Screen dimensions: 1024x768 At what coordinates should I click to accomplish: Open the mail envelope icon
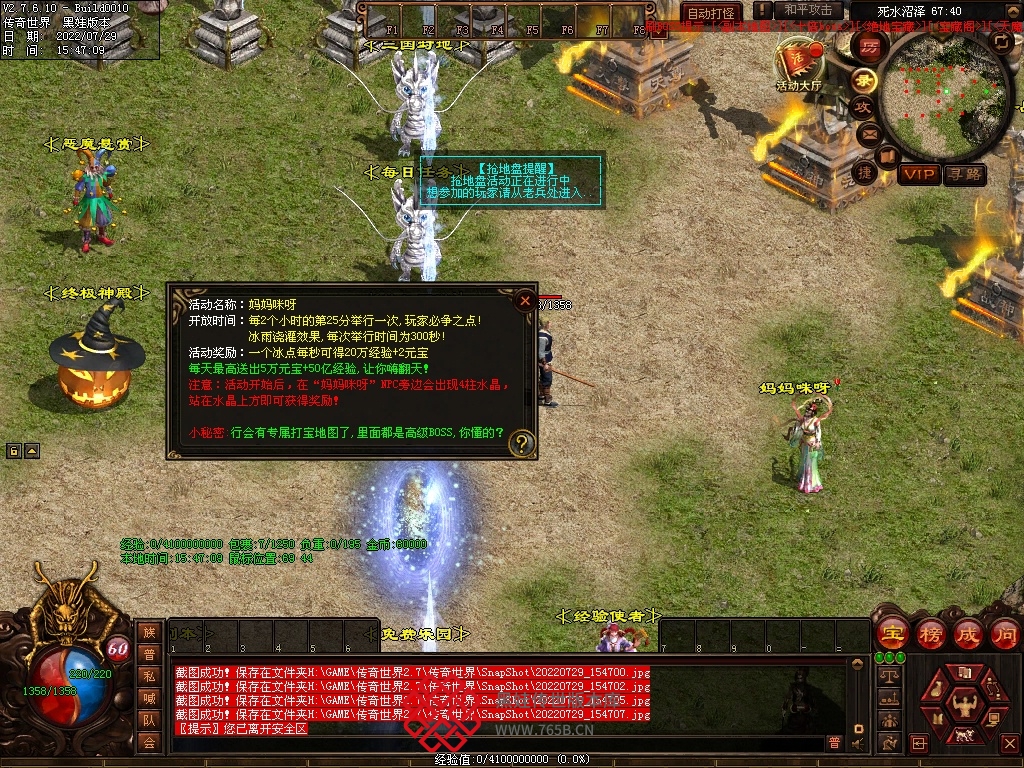click(x=868, y=133)
